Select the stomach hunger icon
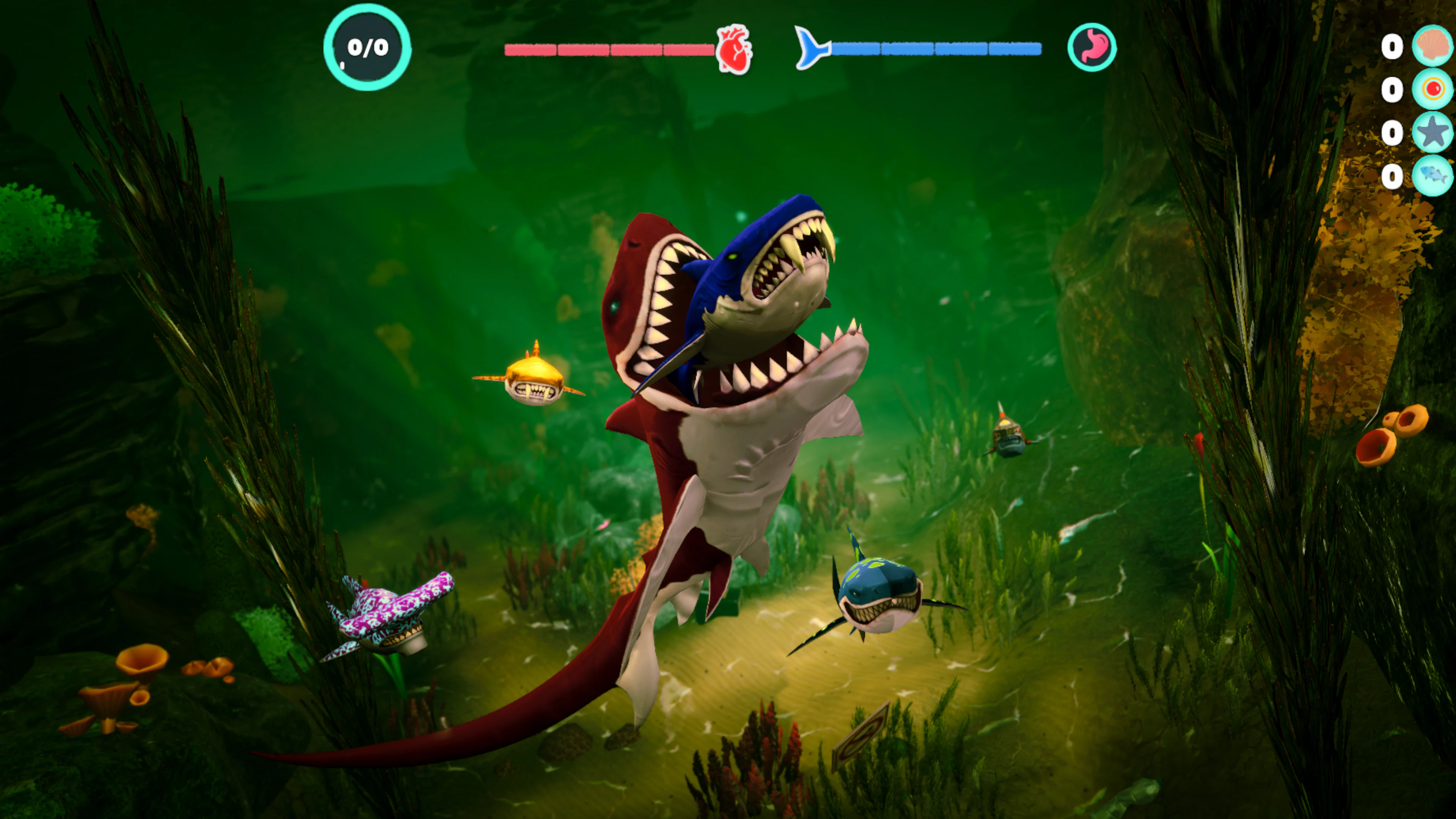This screenshot has width=1456, height=819. pos(1092,47)
